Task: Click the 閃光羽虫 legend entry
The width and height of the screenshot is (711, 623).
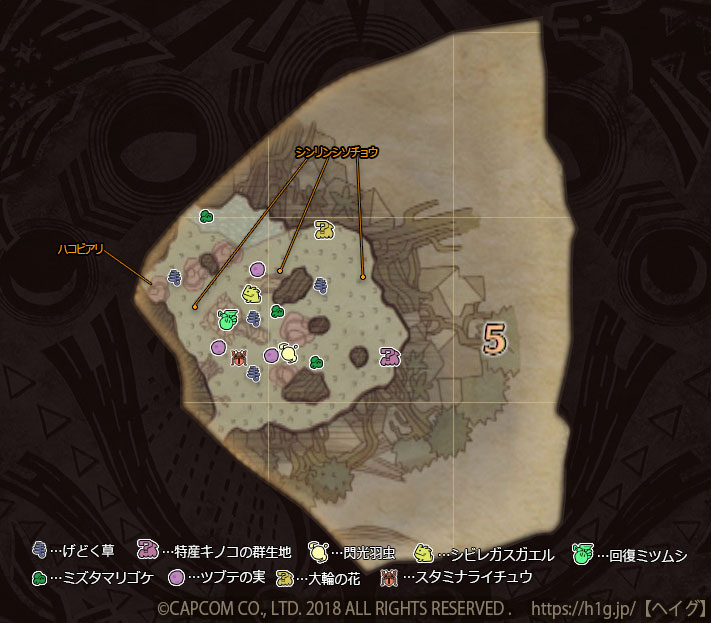Action: point(354,551)
